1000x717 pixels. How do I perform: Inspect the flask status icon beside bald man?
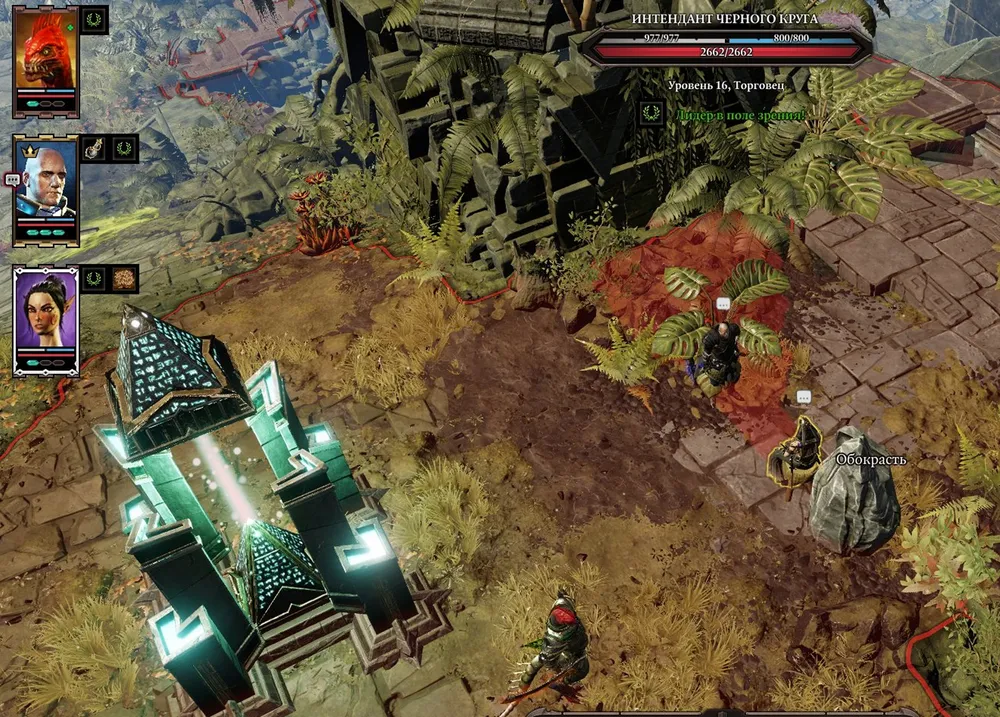(94, 149)
